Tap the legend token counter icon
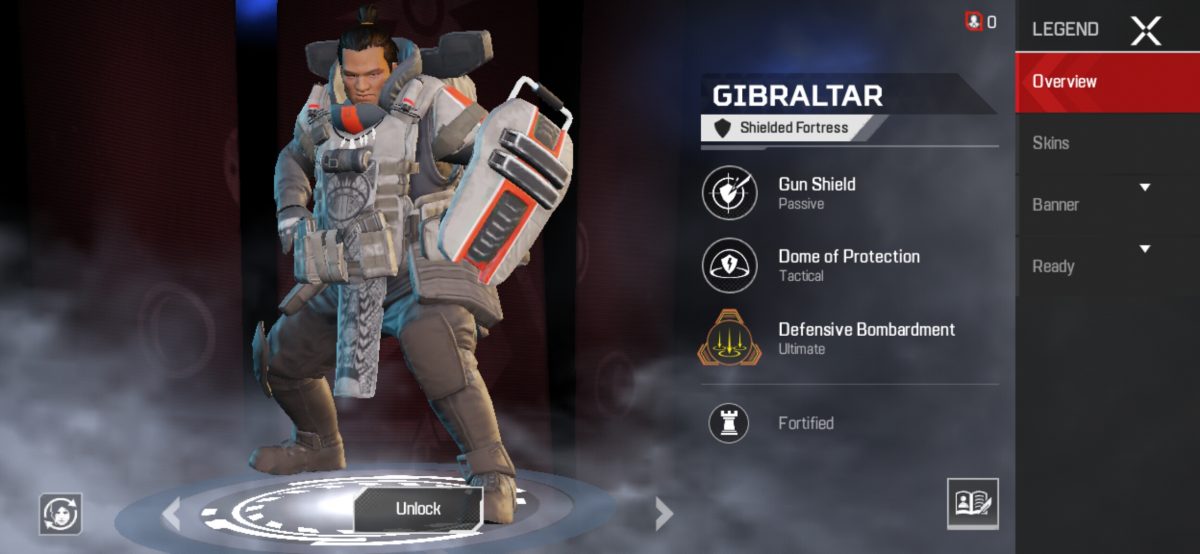The height and width of the screenshot is (554, 1200). [x=974, y=21]
